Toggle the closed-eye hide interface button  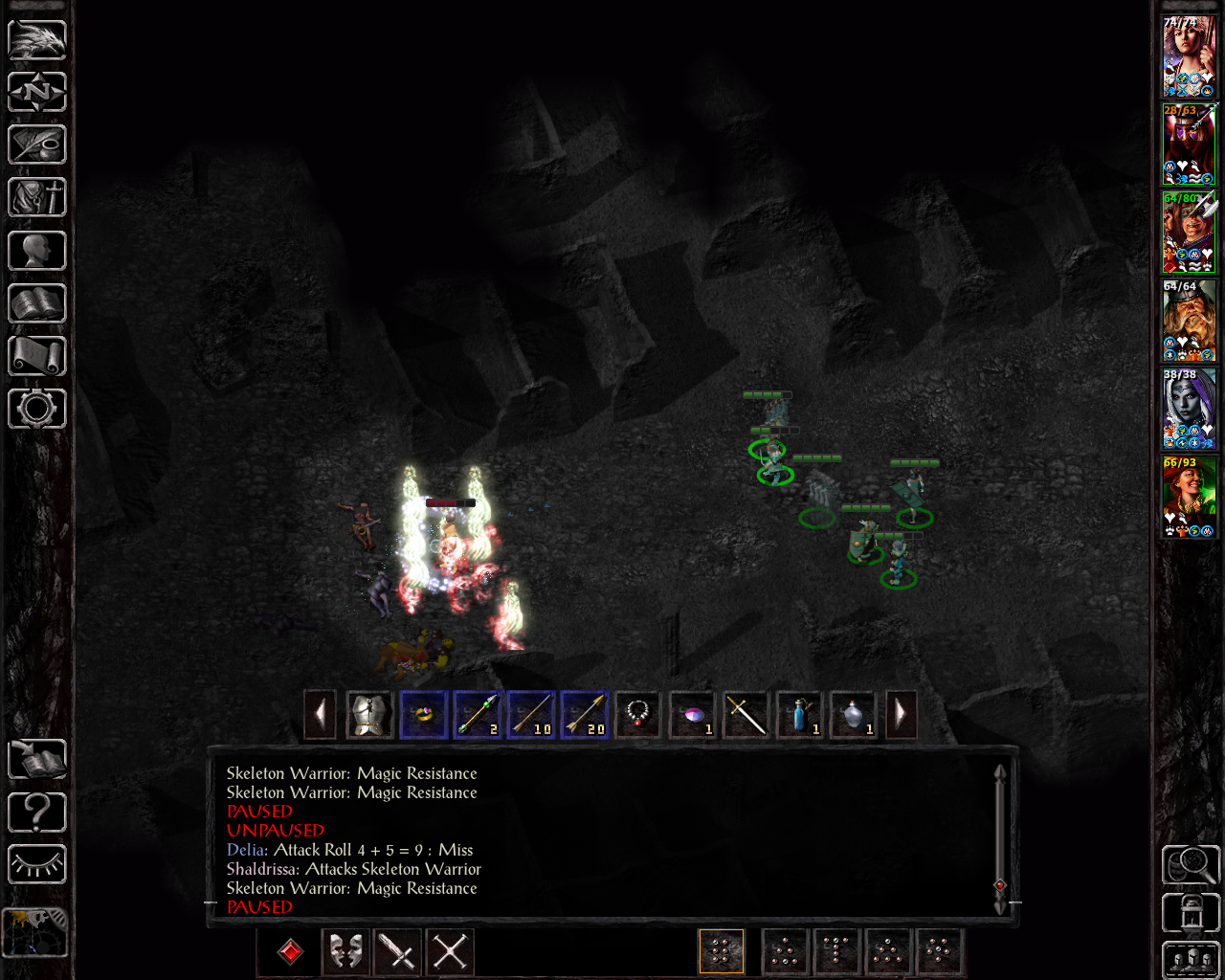point(37,864)
